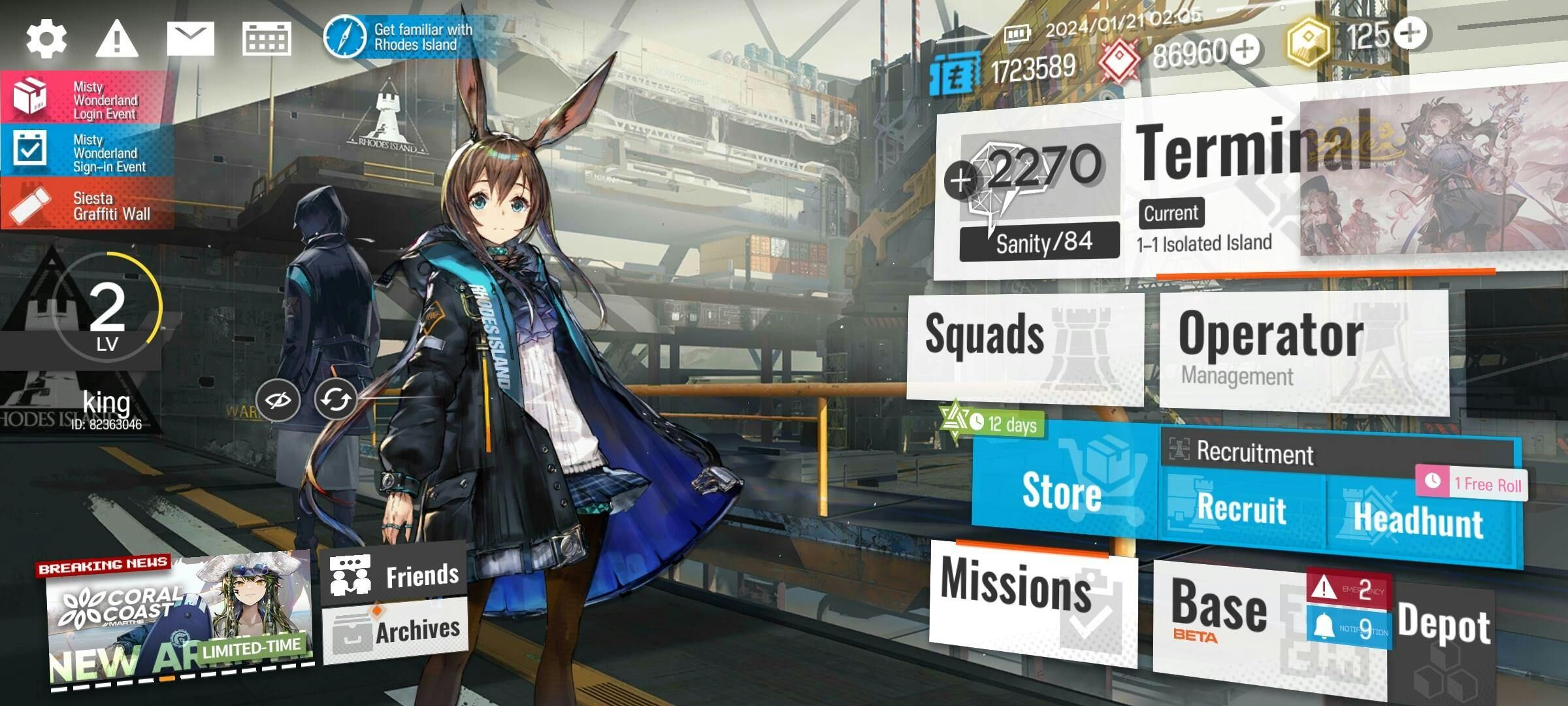The width and height of the screenshot is (1568, 706).
Task: Check the mail envelope
Action: click(190, 38)
